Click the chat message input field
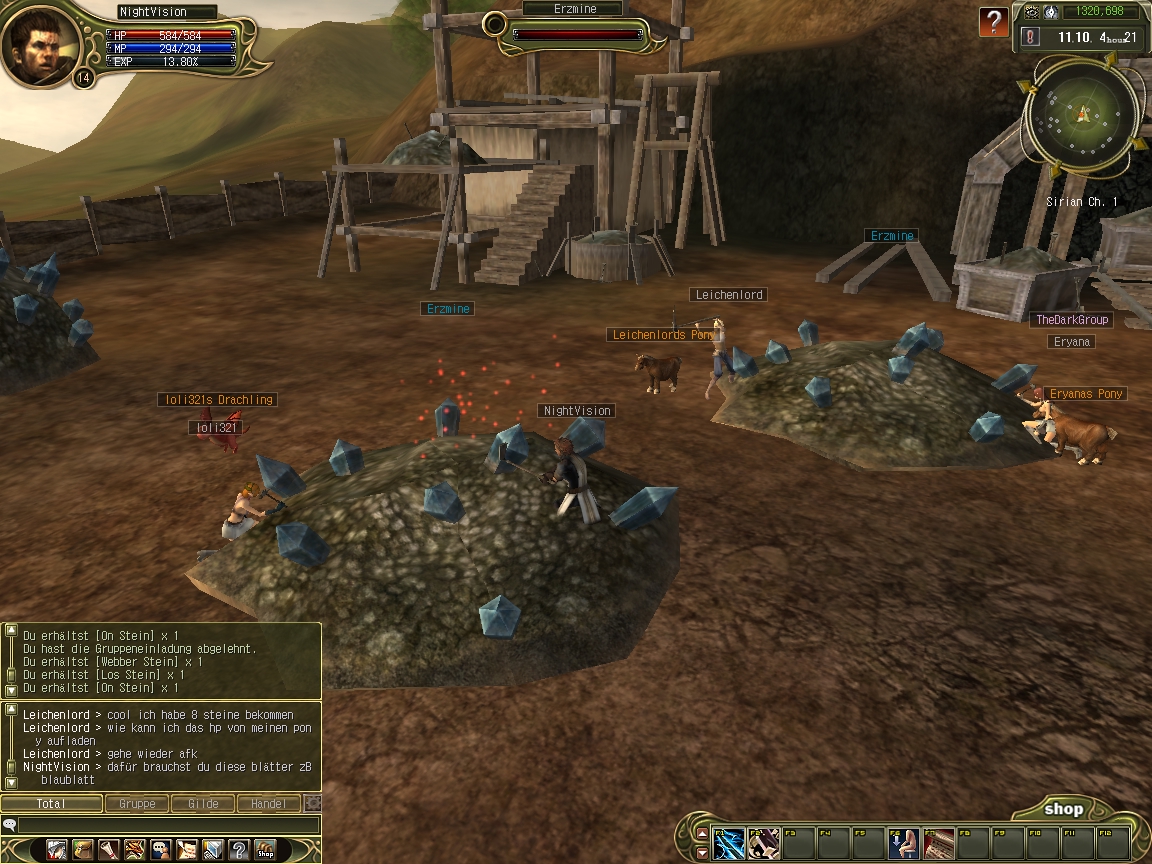This screenshot has height=864, width=1152. [165, 825]
